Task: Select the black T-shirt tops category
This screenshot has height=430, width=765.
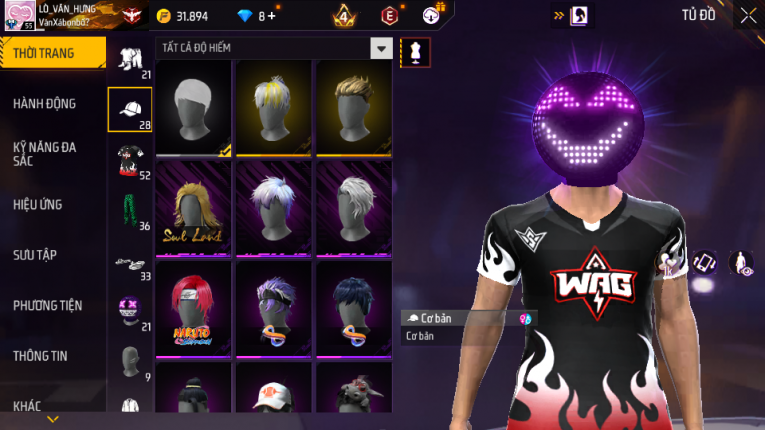Action: [130, 160]
